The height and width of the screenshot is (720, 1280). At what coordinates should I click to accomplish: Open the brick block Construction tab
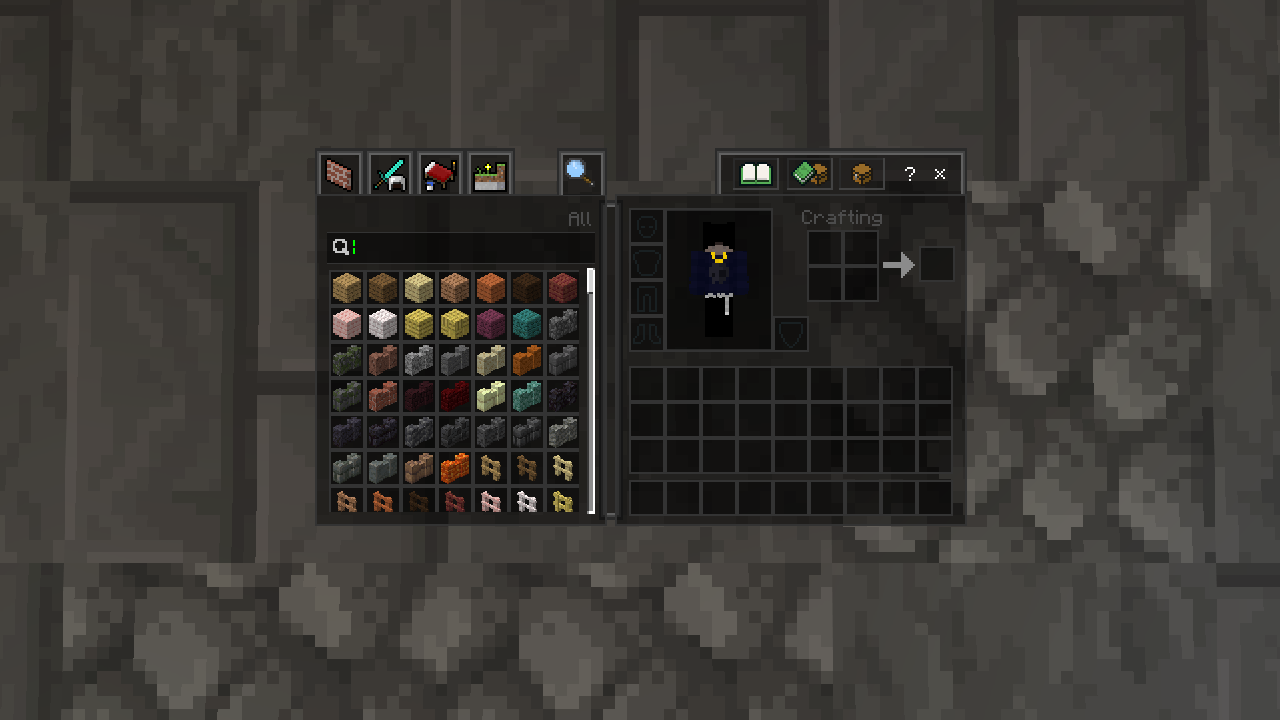click(340, 175)
